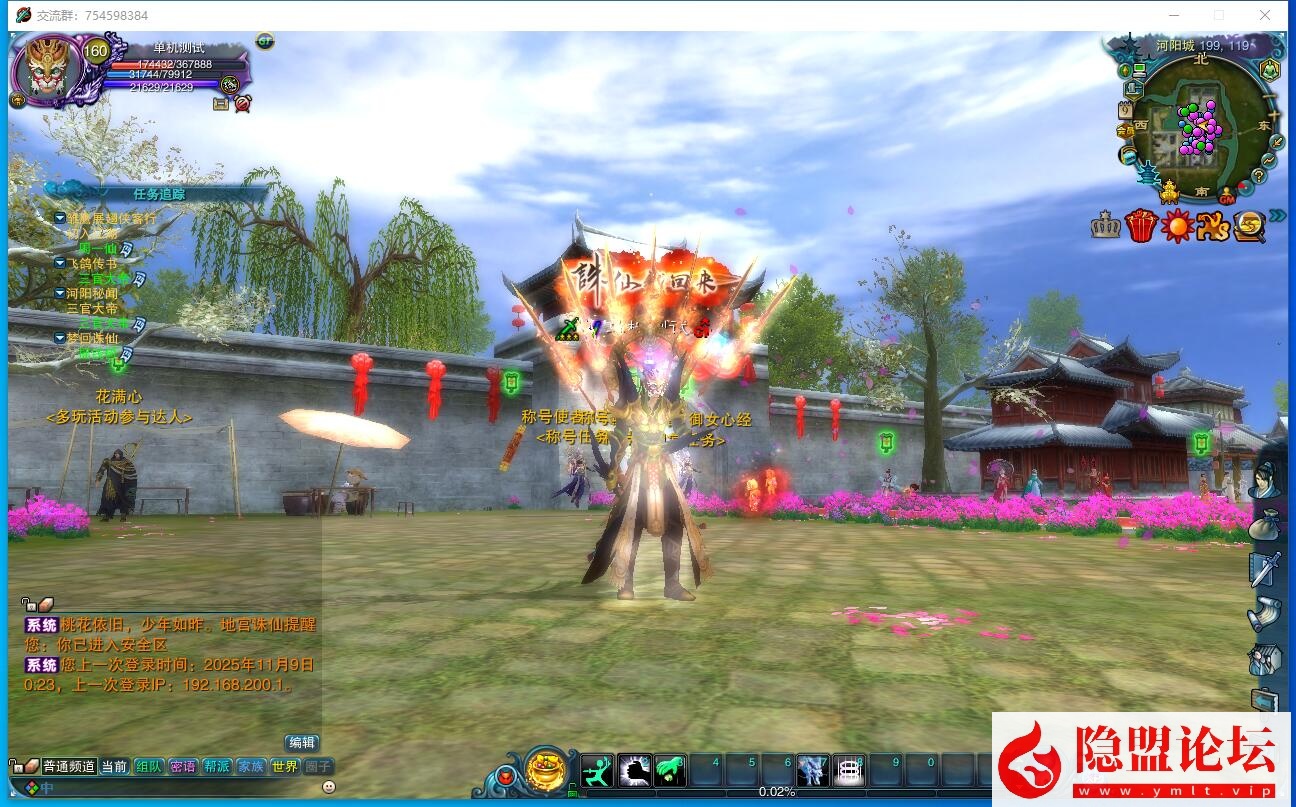Open the golden treasure pot button
The width and height of the screenshot is (1296, 807).
pos(546,770)
